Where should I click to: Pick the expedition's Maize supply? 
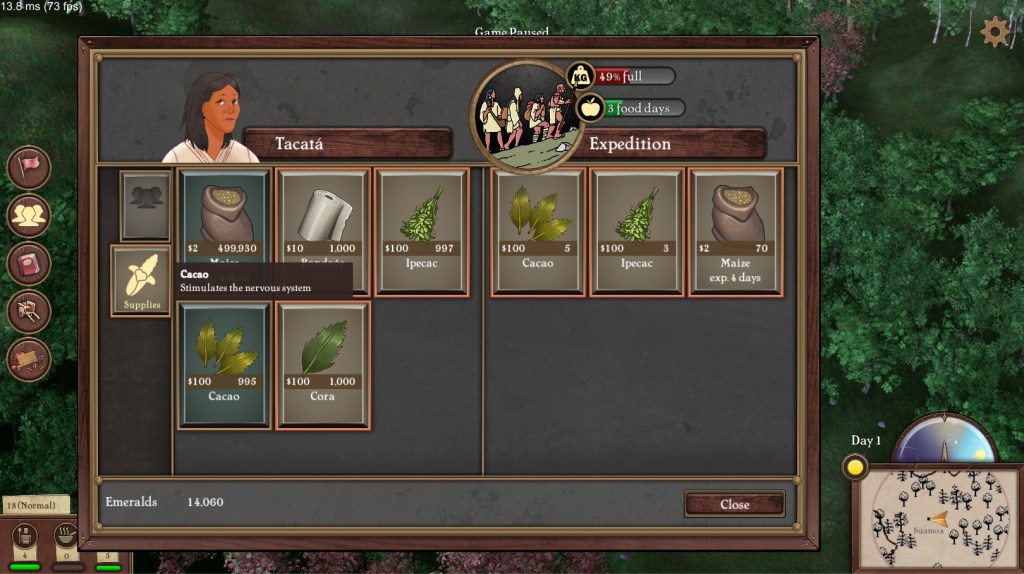coord(736,231)
